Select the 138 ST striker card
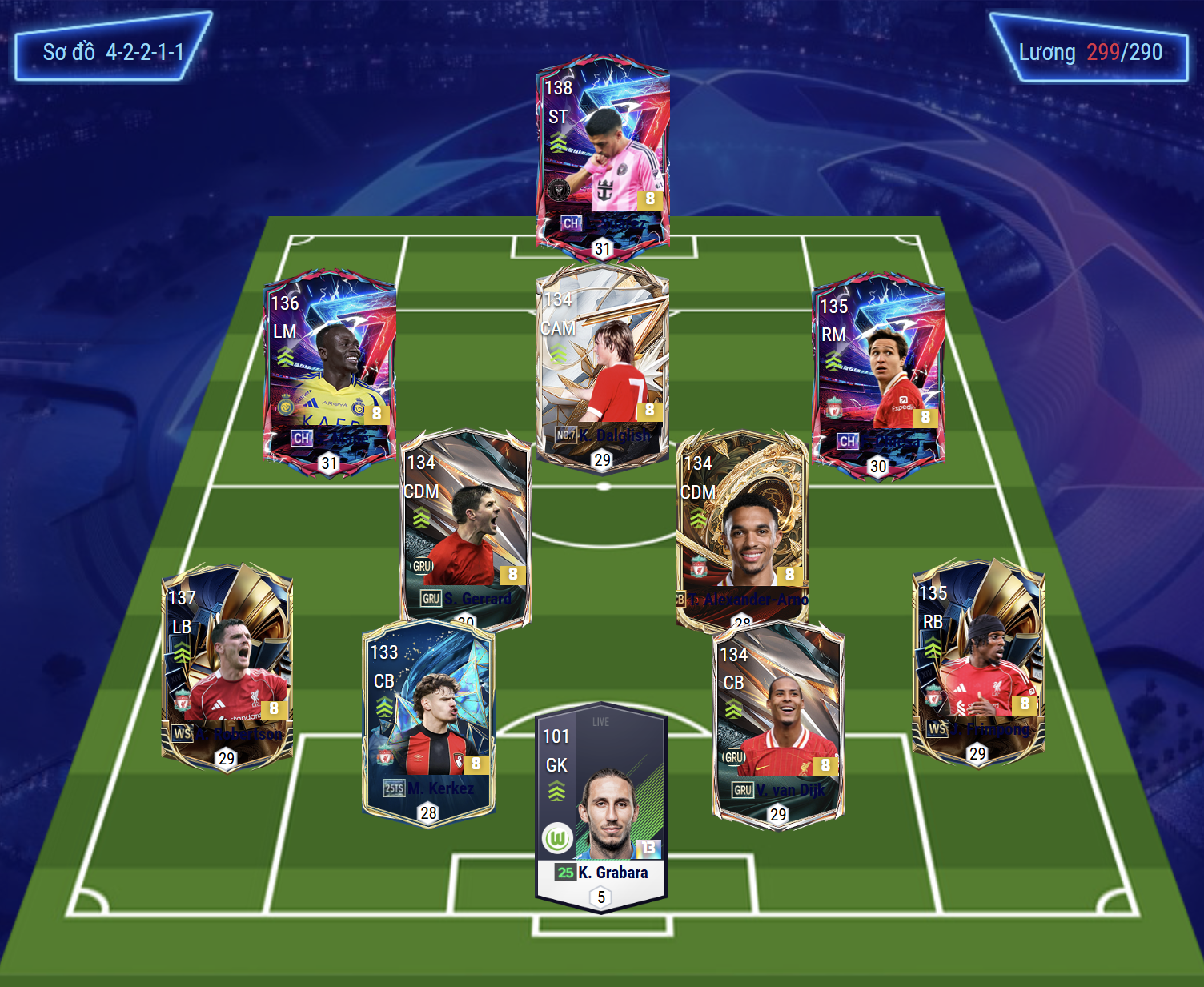 point(602,156)
